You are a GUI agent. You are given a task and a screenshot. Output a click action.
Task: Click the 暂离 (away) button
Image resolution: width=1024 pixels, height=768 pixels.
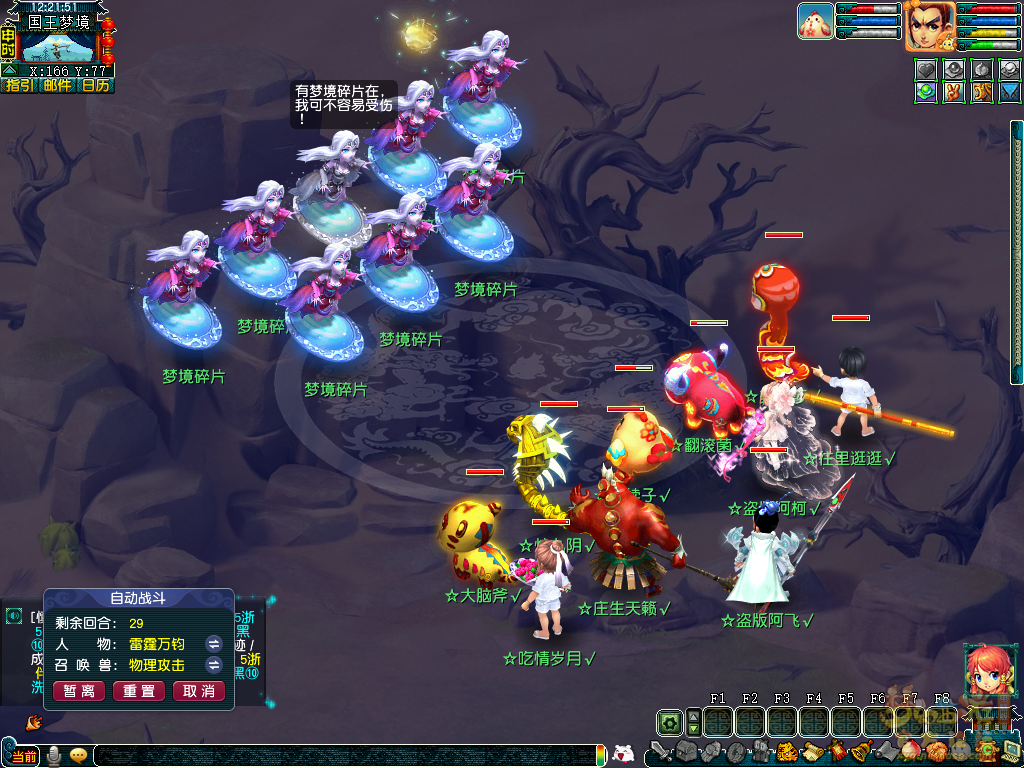(x=79, y=691)
